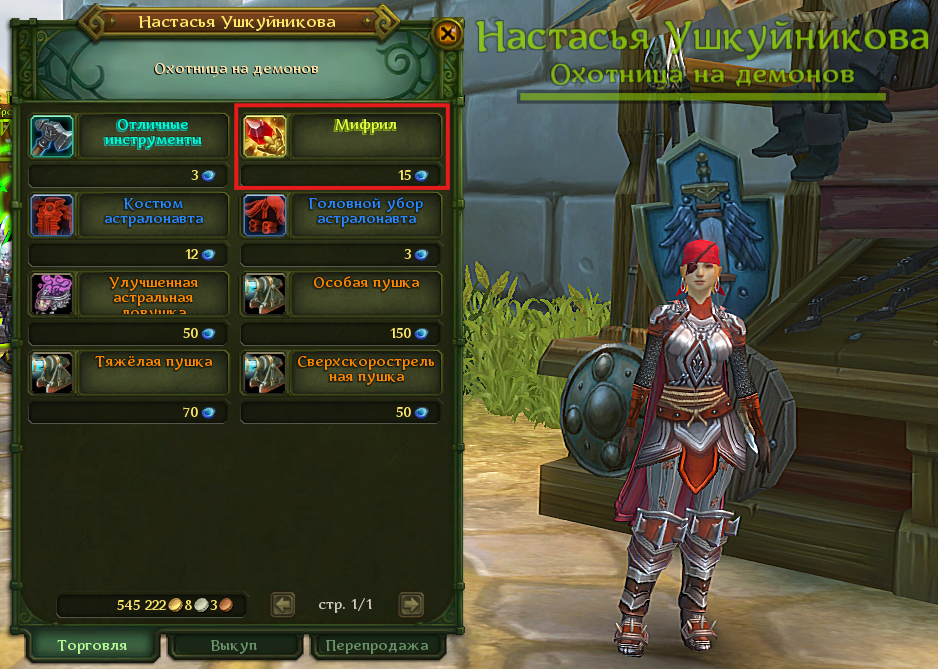Switch to the Торговля tab
The height and width of the screenshot is (669, 938).
pos(92,645)
